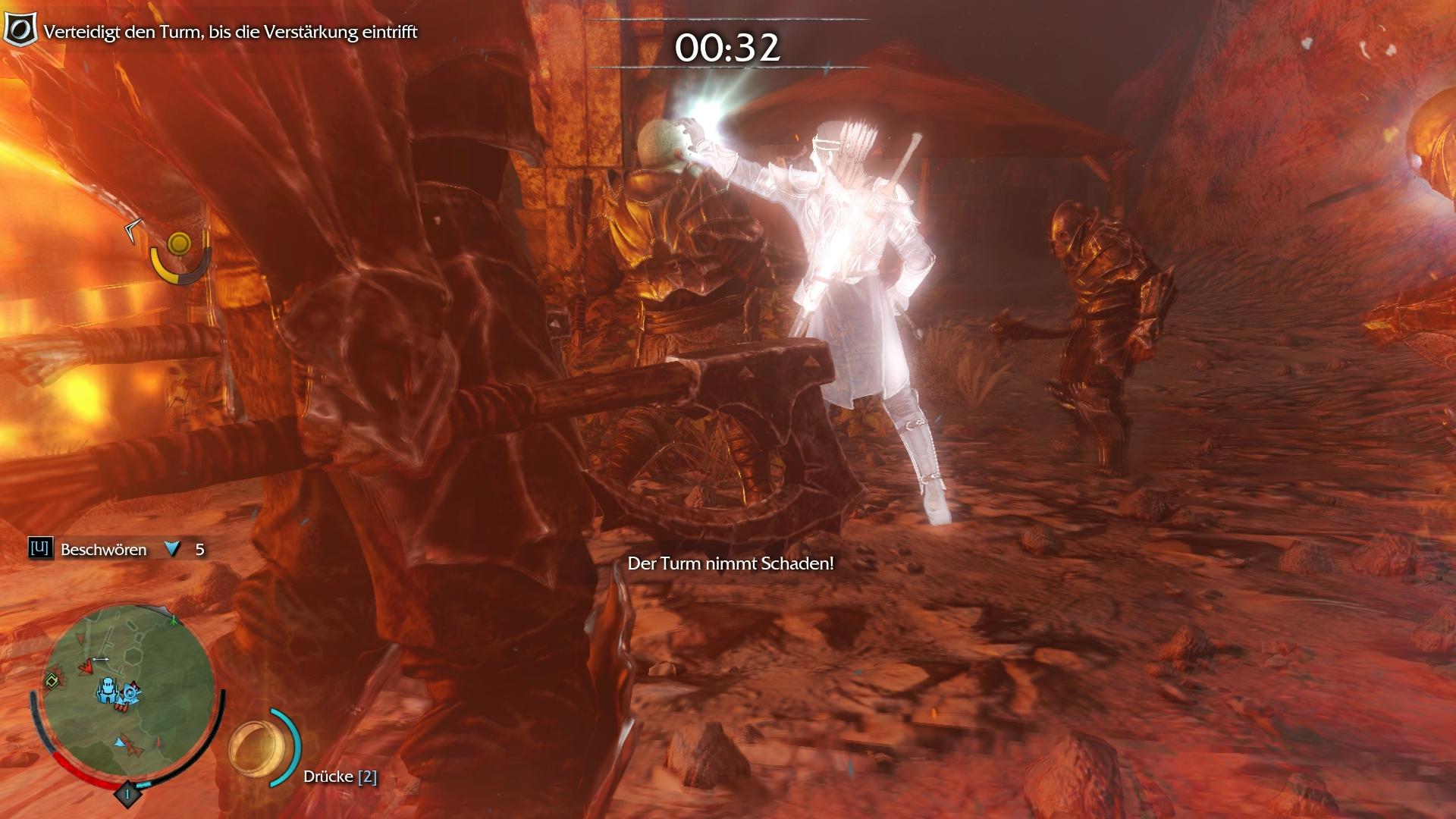Select the defend tower objective text
Viewport: 1456px width, 819px height.
click(x=231, y=32)
